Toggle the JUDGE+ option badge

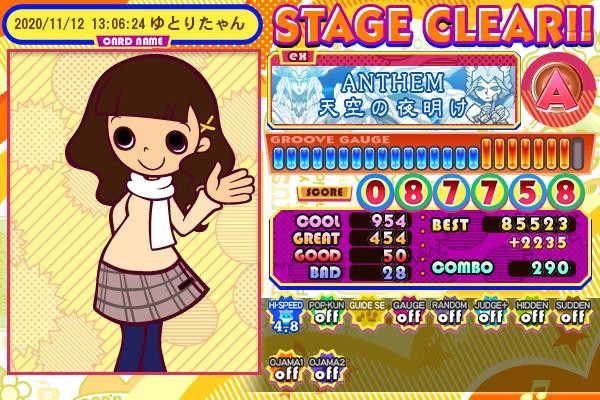pos(489,314)
